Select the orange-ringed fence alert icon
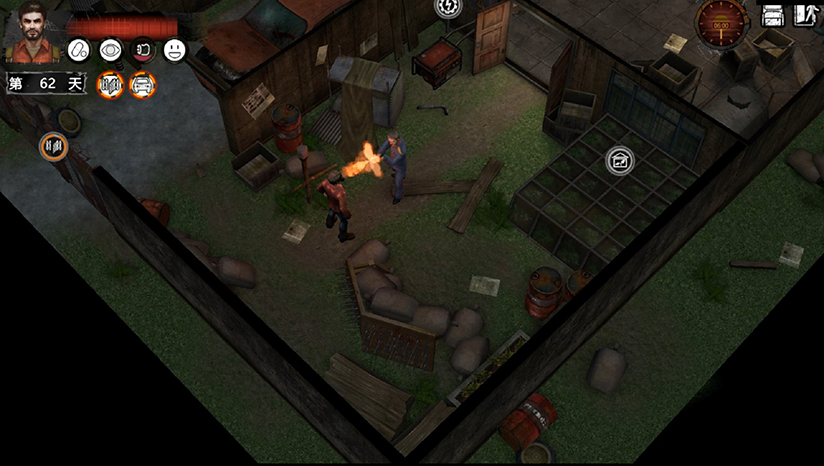This screenshot has width=824, height=466. tap(110, 85)
